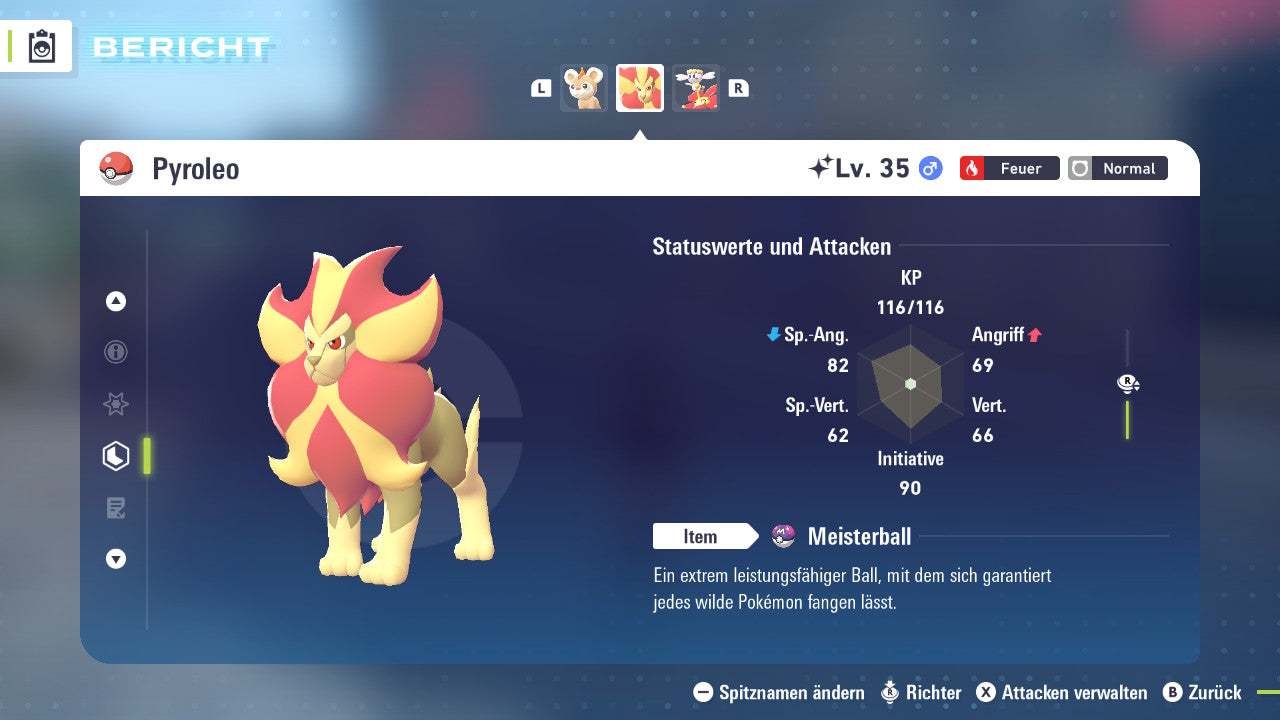Switch to the Litleo party thumbnail tab
Viewport: 1280px width, 720px height.
tap(584, 88)
